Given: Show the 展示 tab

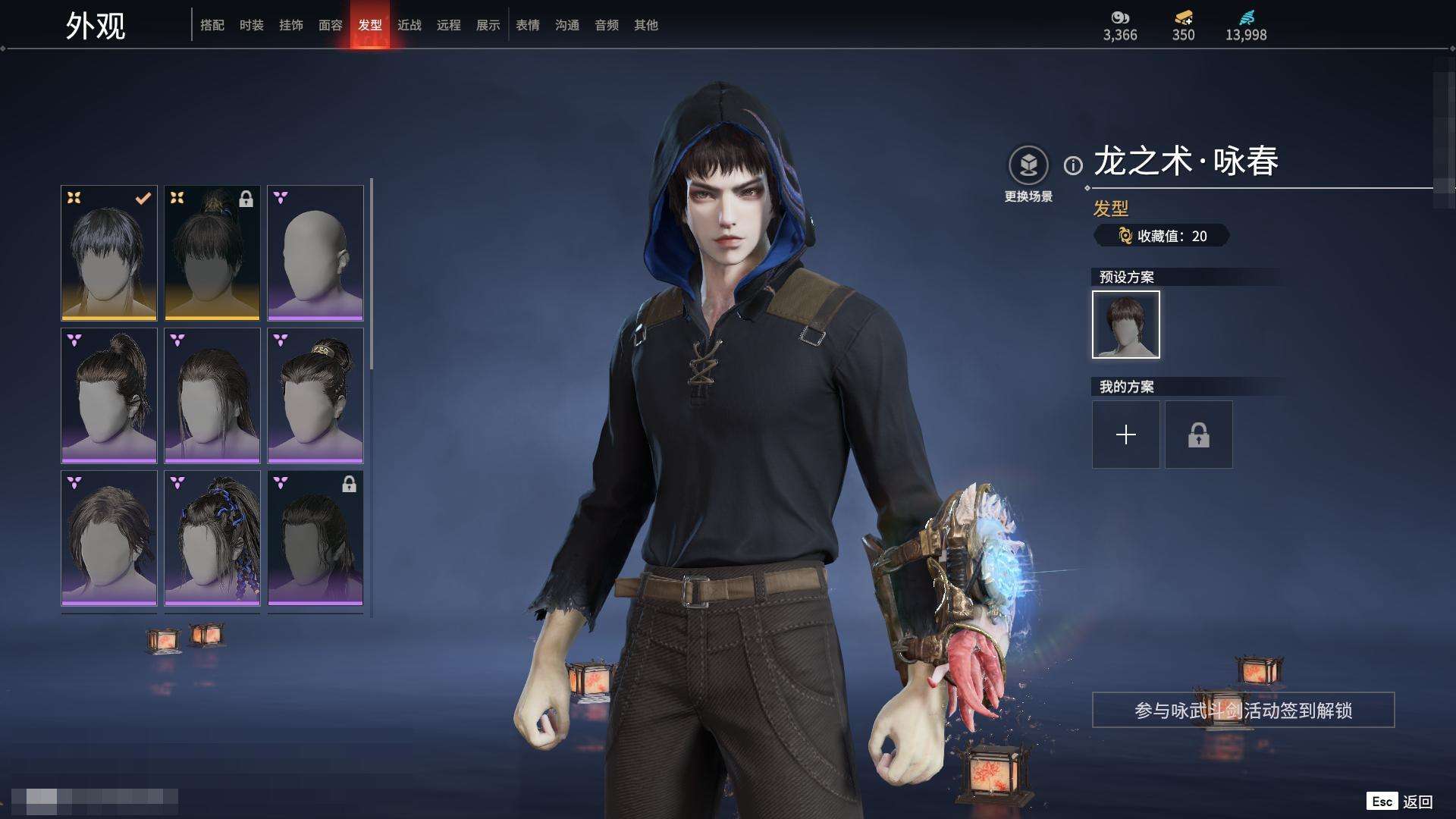Looking at the screenshot, I should click(x=488, y=25).
